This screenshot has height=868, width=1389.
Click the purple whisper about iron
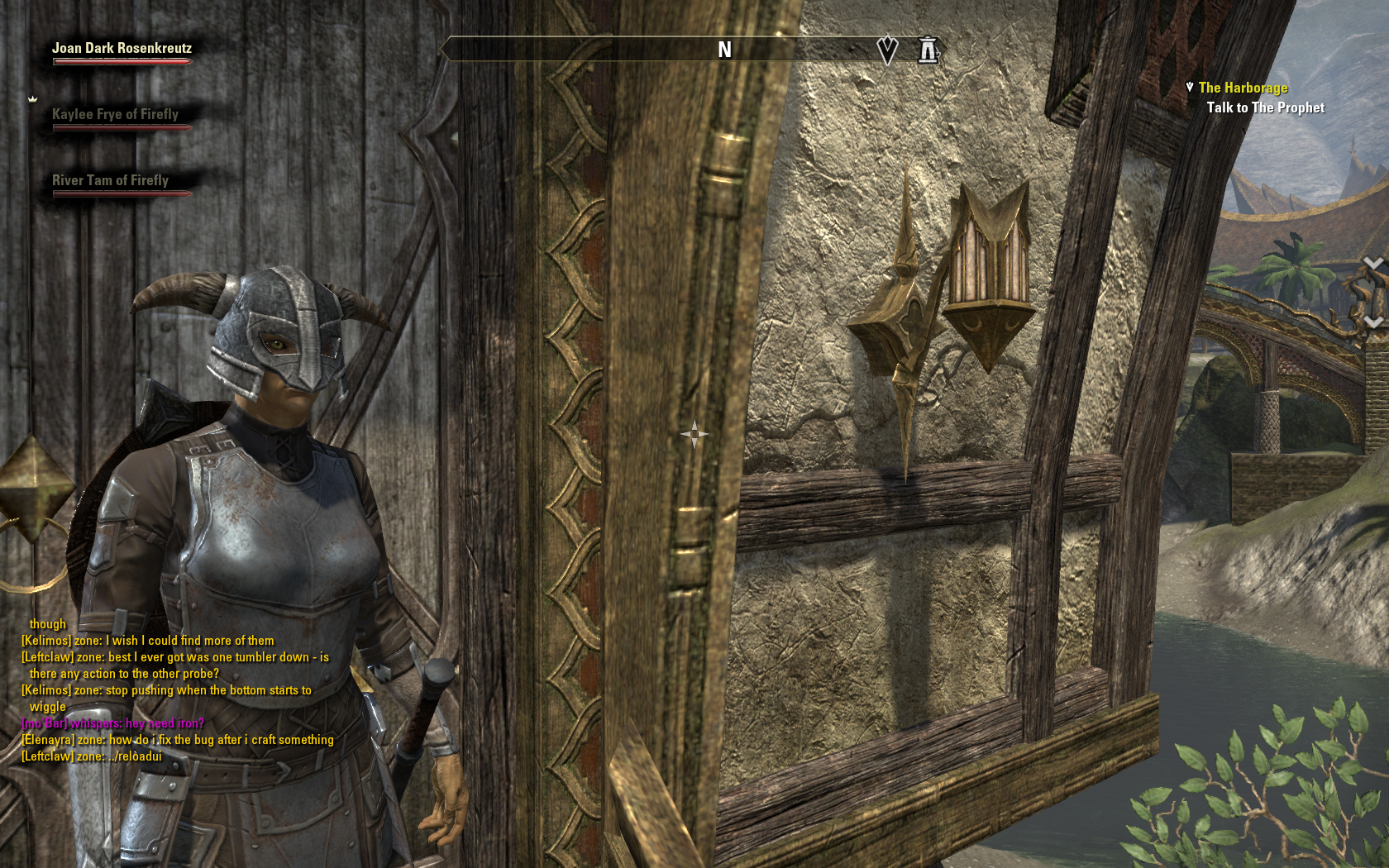(113, 723)
